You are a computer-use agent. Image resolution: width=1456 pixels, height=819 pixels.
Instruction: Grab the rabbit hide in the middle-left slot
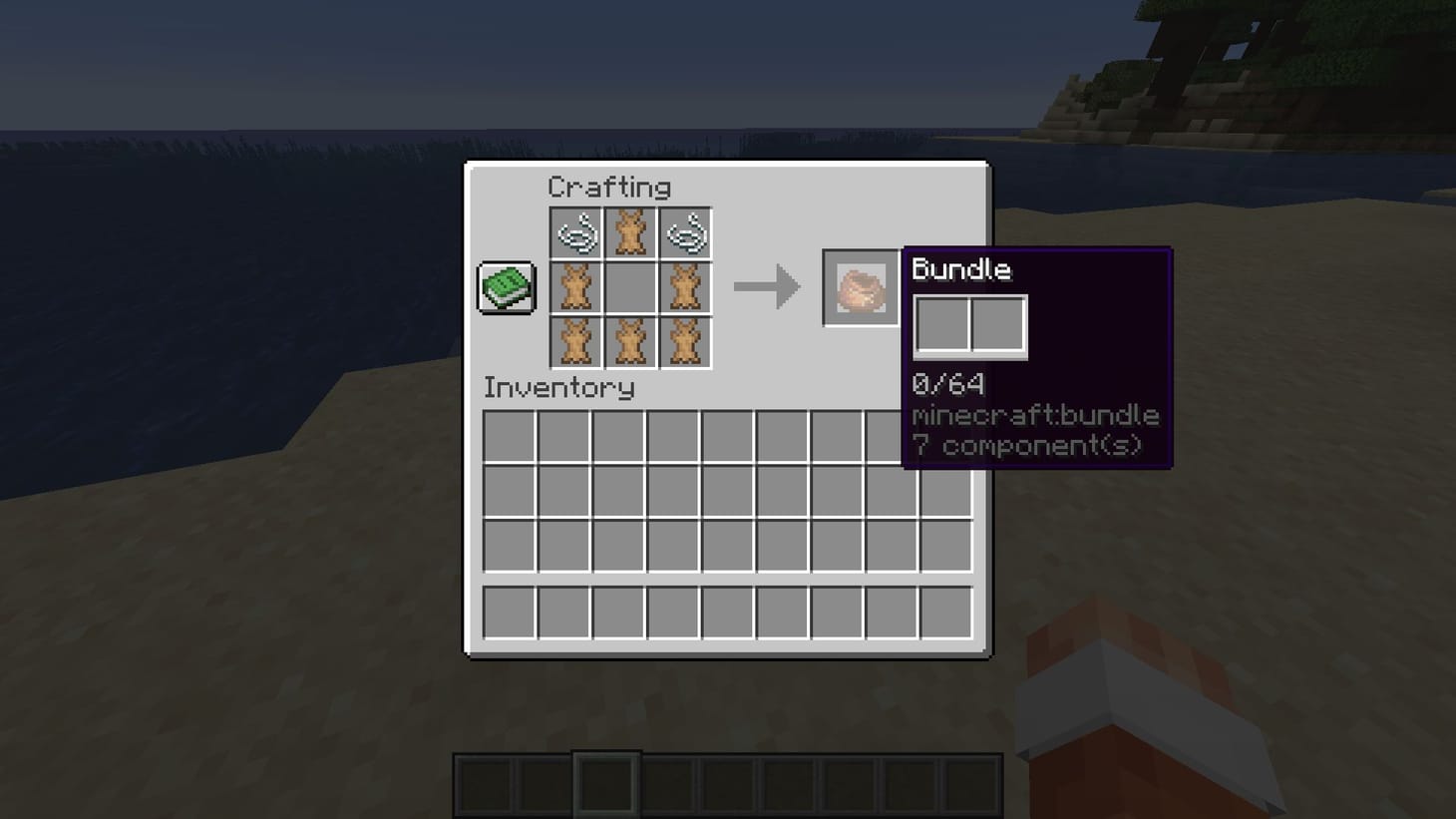(577, 286)
